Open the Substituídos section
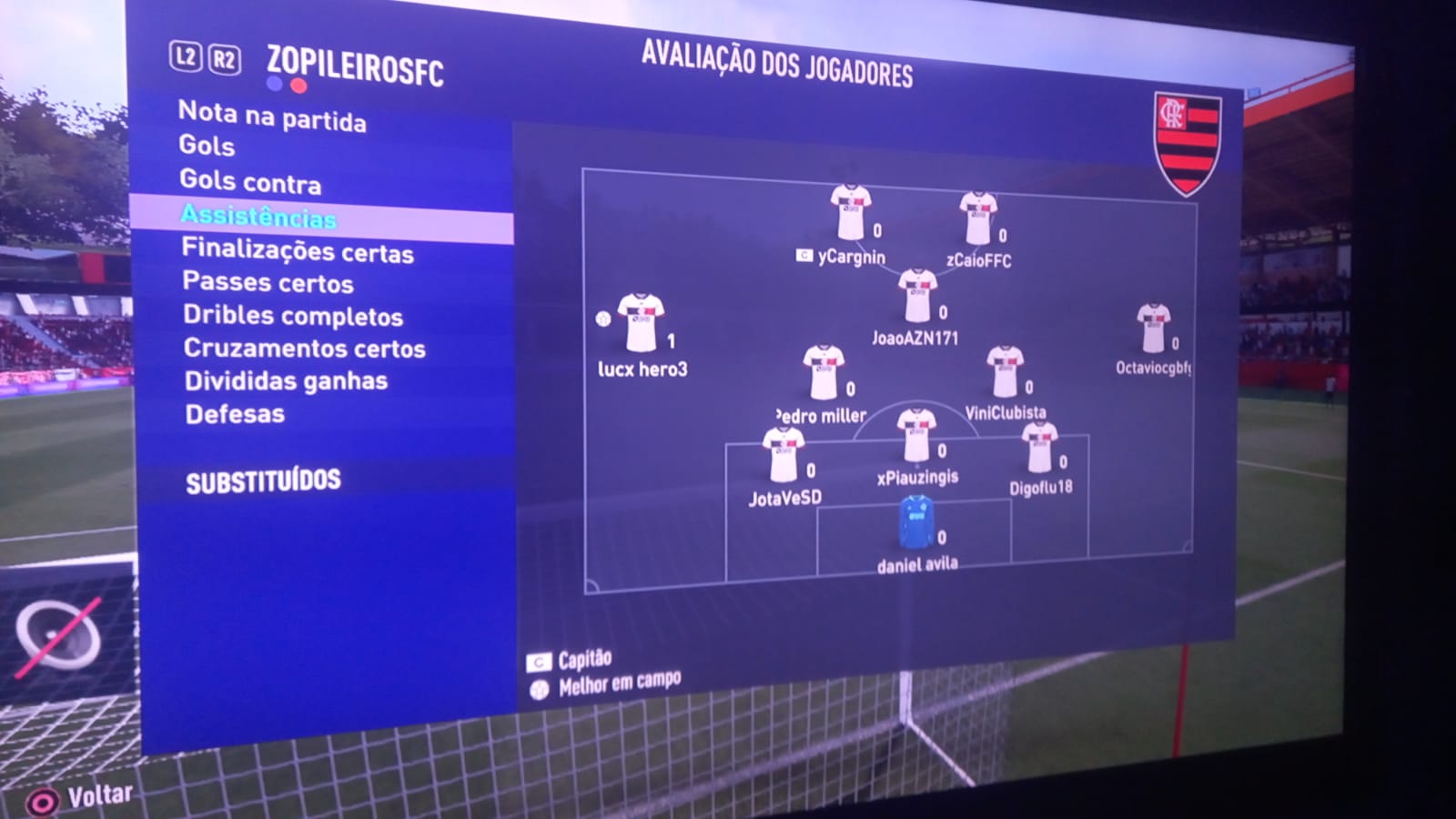The height and width of the screenshot is (819, 1456). click(263, 481)
